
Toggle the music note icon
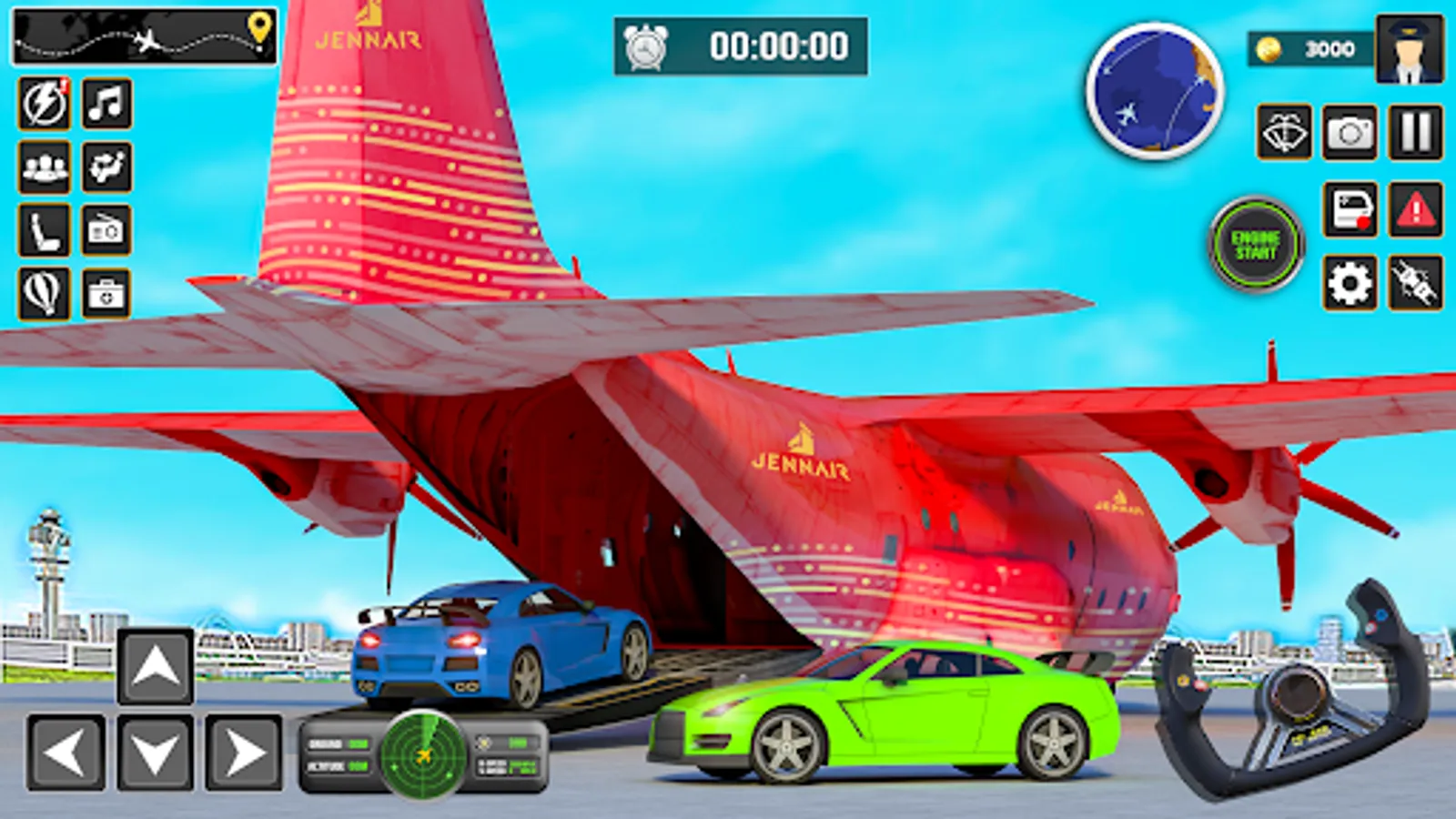(x=107, y=103)
